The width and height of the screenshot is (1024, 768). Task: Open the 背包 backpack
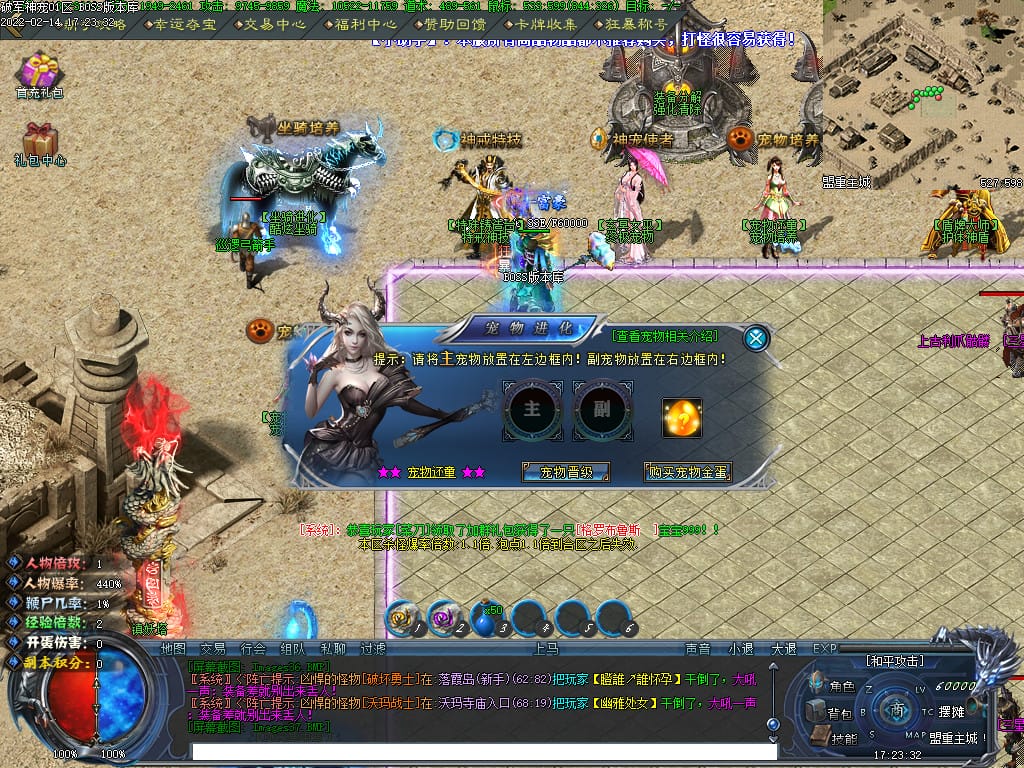pos(830,713)
